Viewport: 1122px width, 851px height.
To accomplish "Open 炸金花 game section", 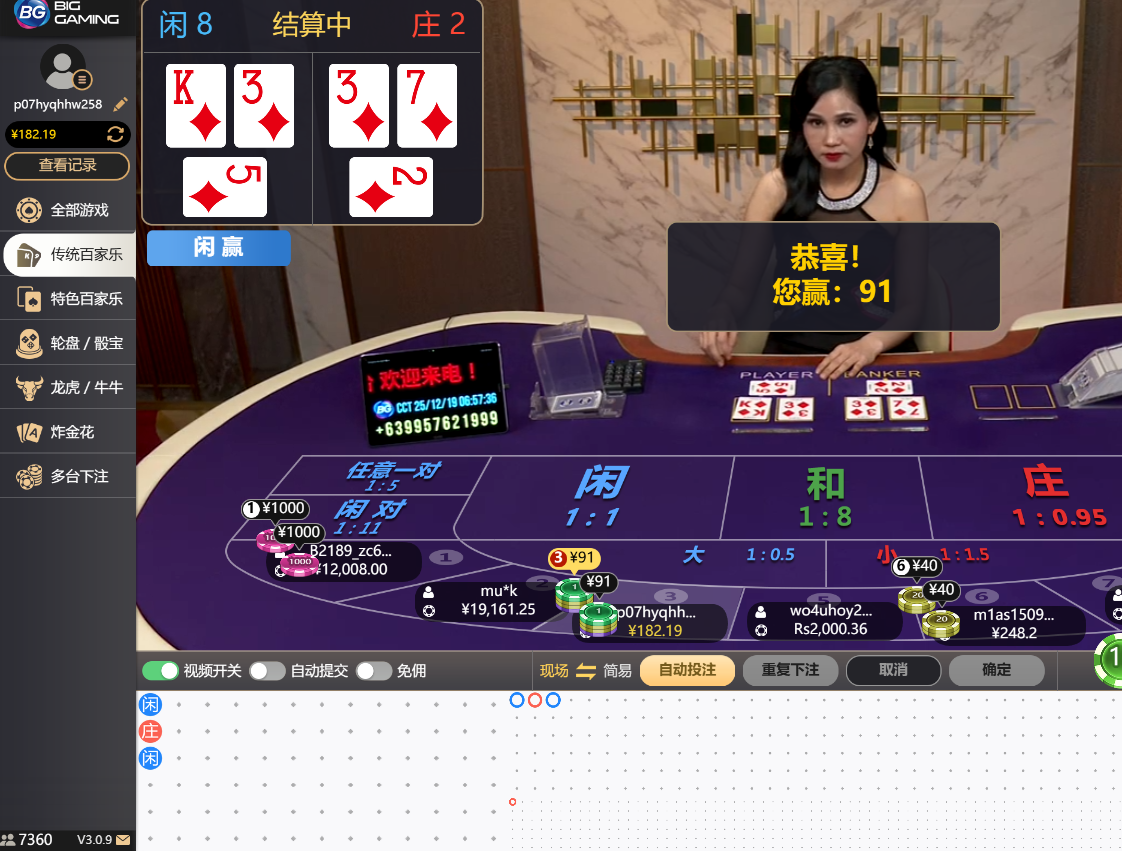I will tap(68, 432).
